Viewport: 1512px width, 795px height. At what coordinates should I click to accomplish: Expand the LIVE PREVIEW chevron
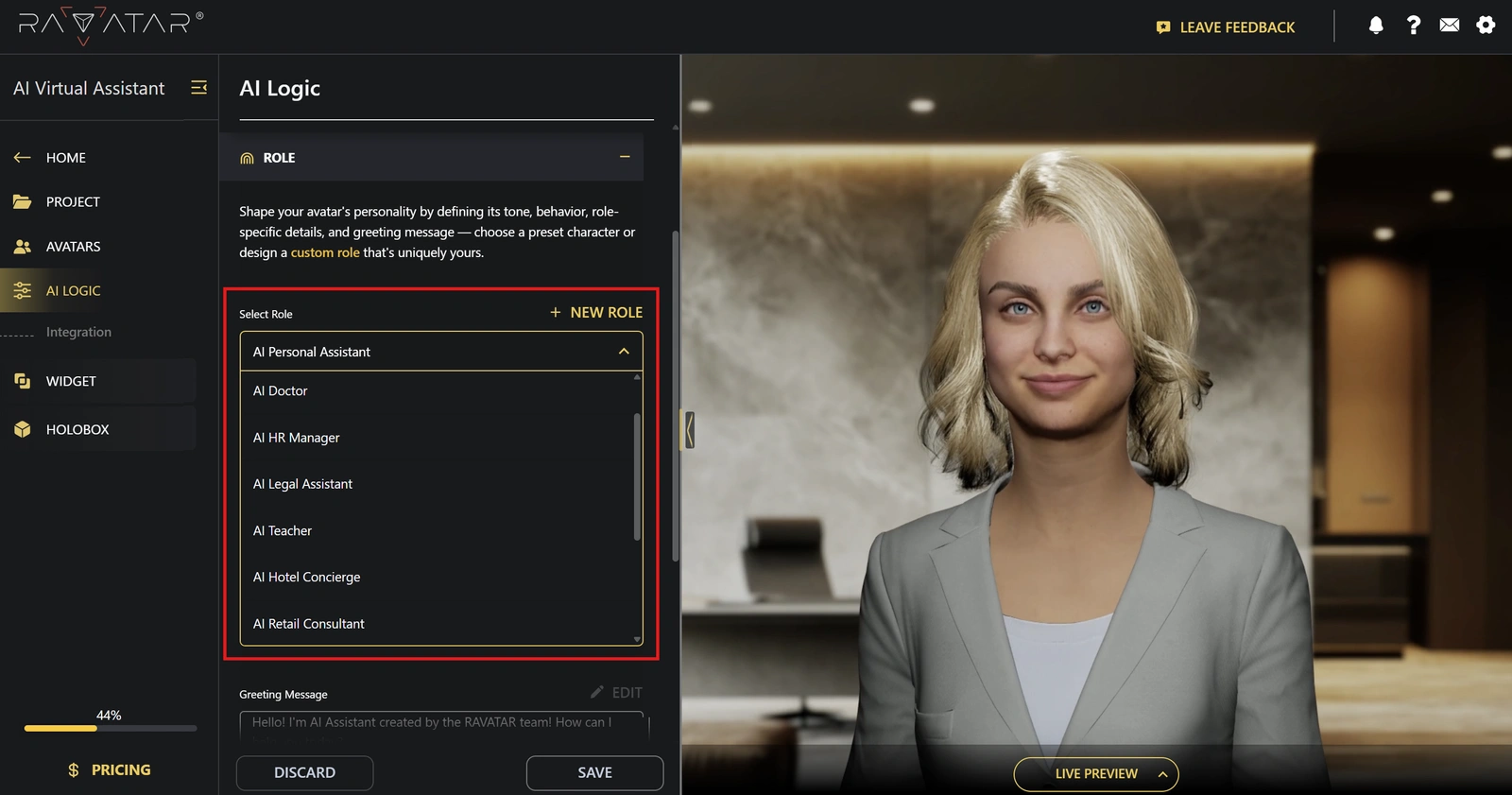(x=1161, y=773)
